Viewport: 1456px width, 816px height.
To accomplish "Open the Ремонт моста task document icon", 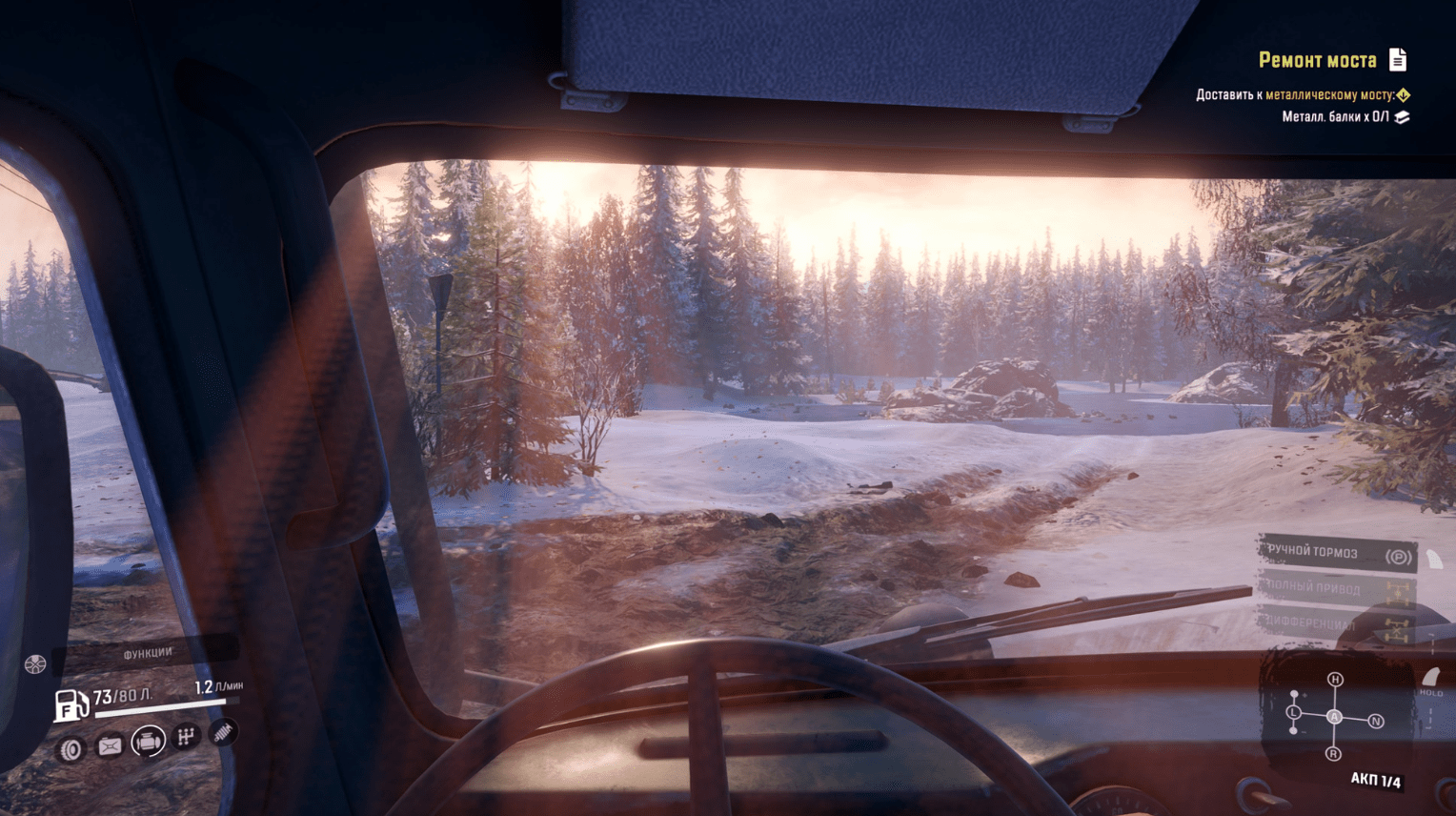I will click(x=1397, y=60).
